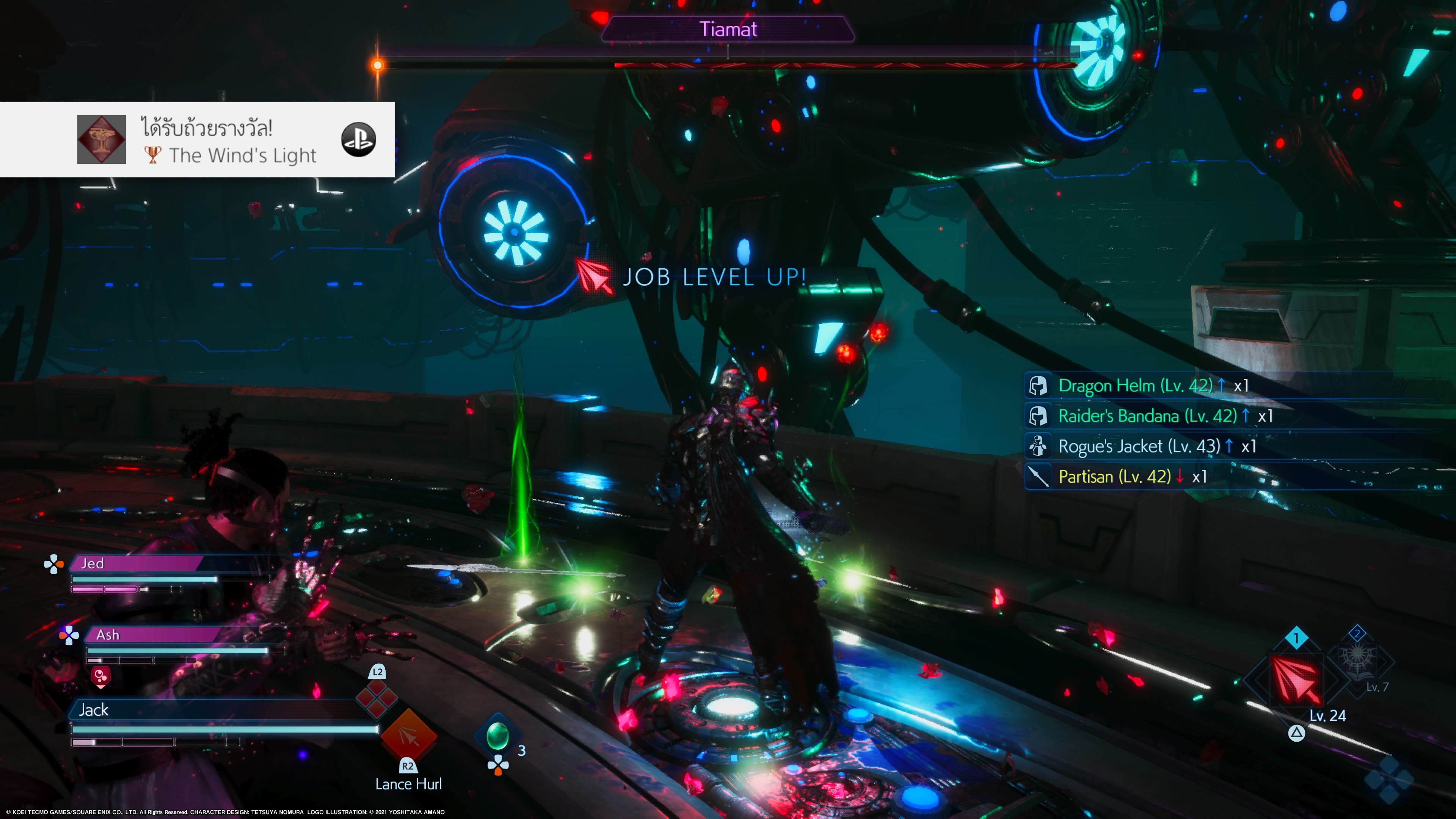Switch to the Lv. 7 second job

click(x=1358, y=660)
